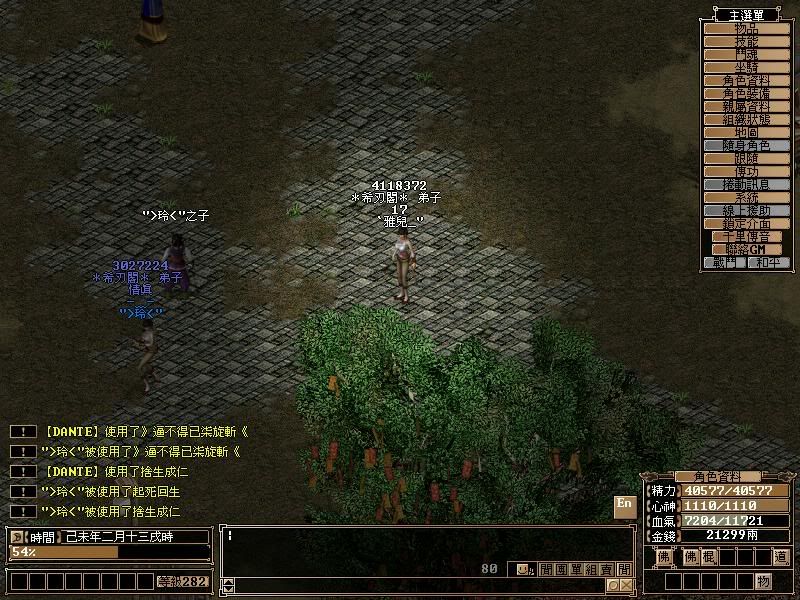Open the 地圖 map
The image size is (800, 600).
[x=746, y=132]
